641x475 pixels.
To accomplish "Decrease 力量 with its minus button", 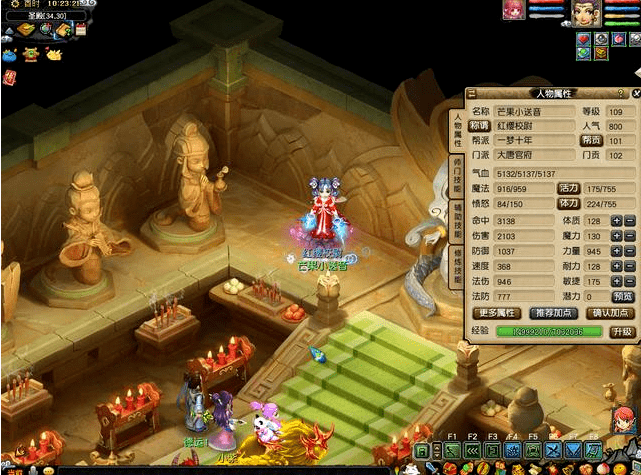I will pyautogui.click(x=630, y=251).
